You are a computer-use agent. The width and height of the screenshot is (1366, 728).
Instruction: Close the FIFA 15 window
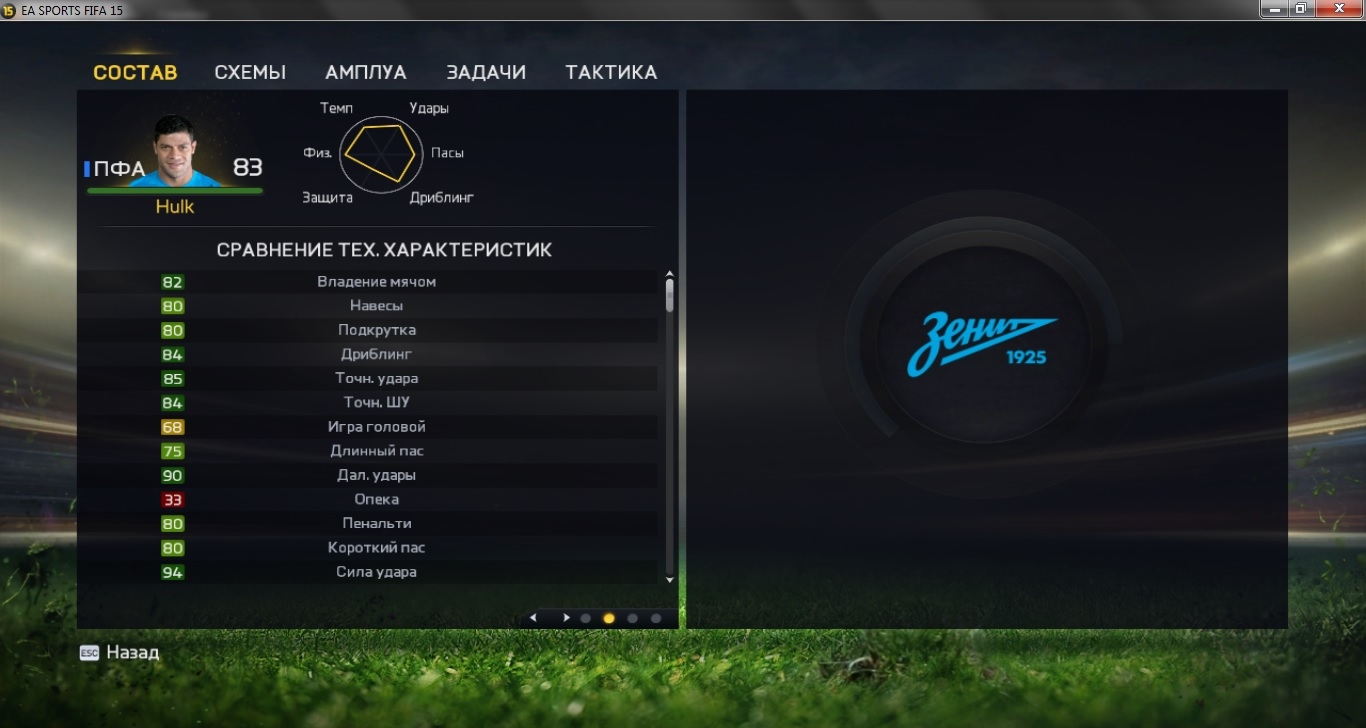tap(1337, 9)
